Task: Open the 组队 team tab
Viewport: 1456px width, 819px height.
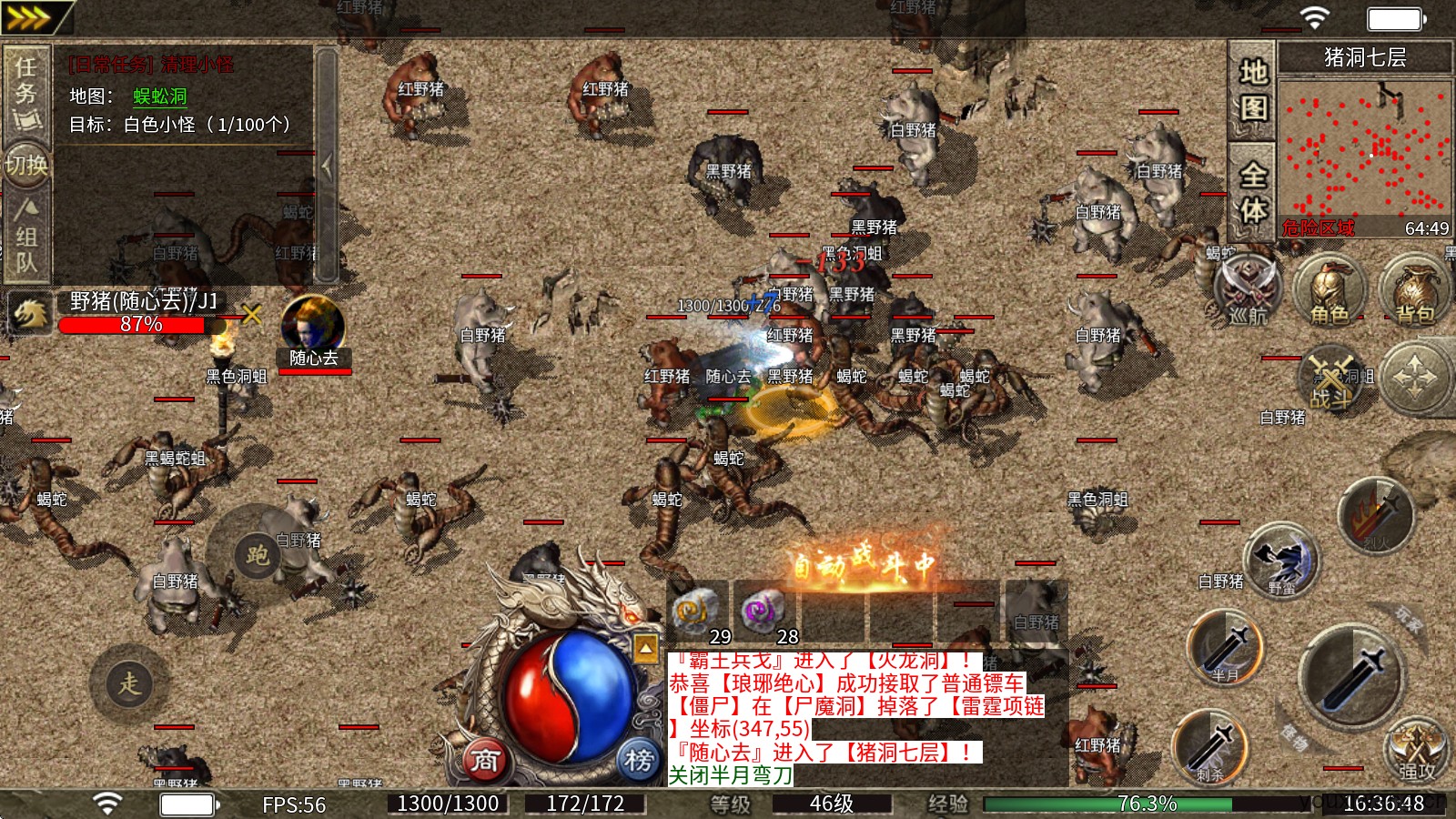Action: (x=25, y=237)
